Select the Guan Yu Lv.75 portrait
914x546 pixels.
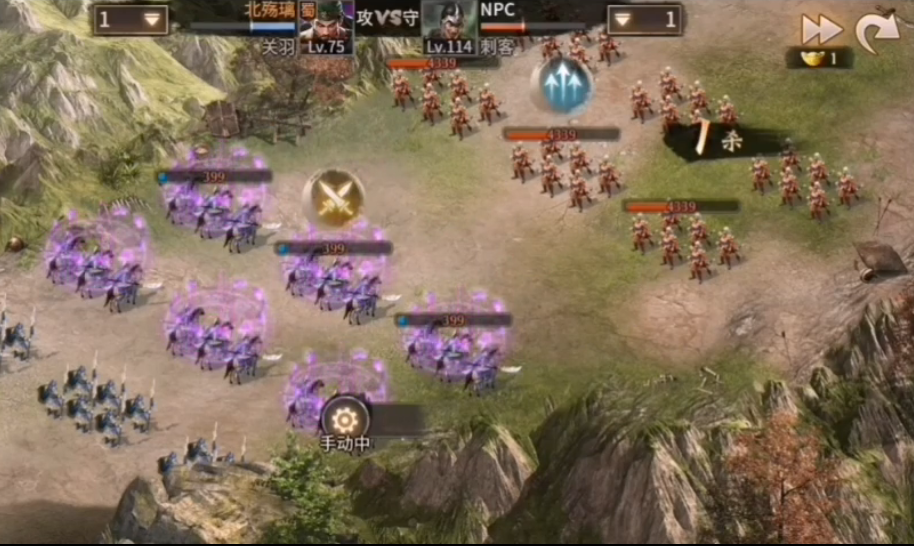[x=325, y=27]
